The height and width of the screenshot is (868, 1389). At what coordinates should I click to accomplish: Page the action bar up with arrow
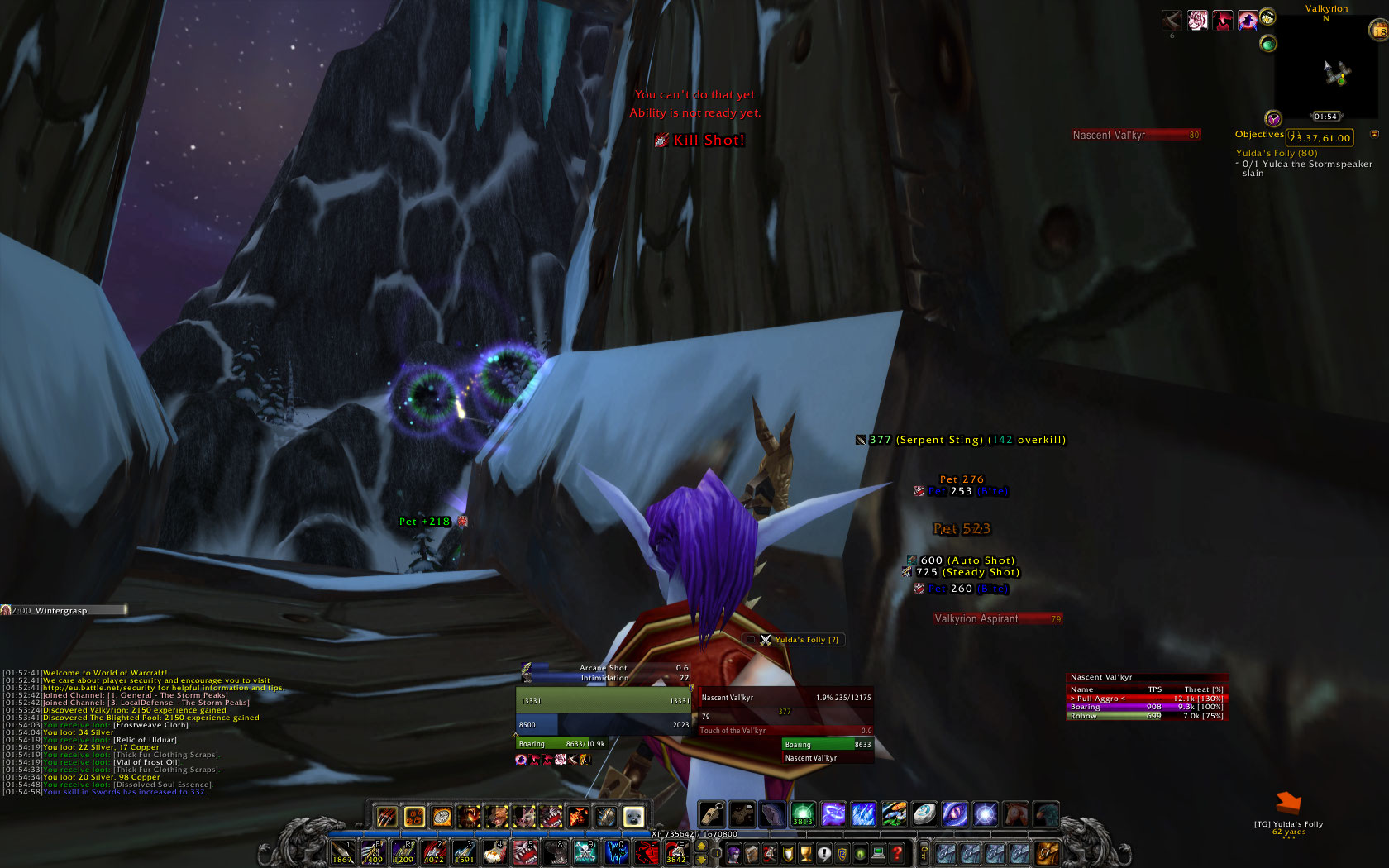click(x=702, y=847)
